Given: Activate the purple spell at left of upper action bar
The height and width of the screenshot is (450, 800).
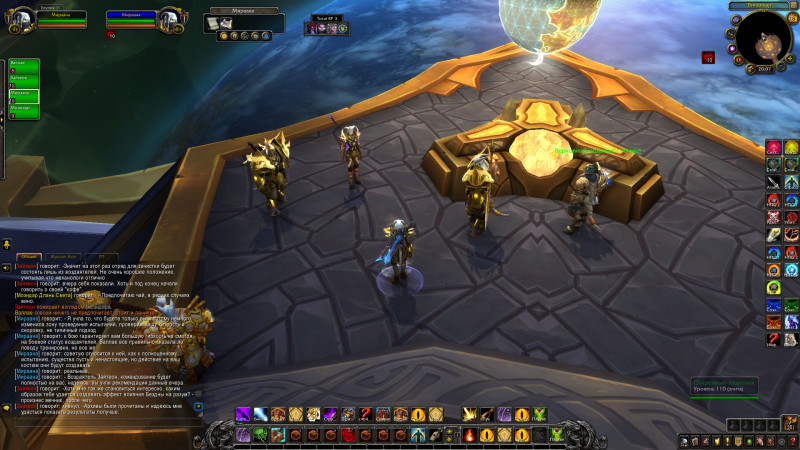Looking at the screenshot, I should [243, 414].
